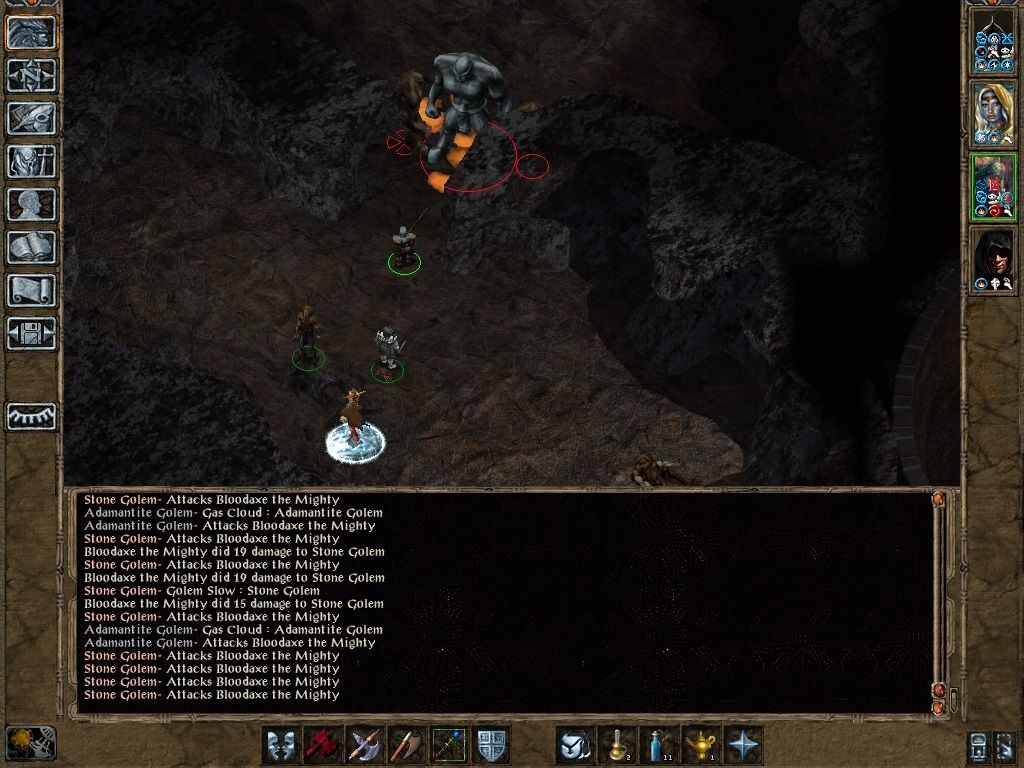This screenshot has width=1024, height=768.
Task: Click the clock in the bottom-left corner
Action: point(30,743)
